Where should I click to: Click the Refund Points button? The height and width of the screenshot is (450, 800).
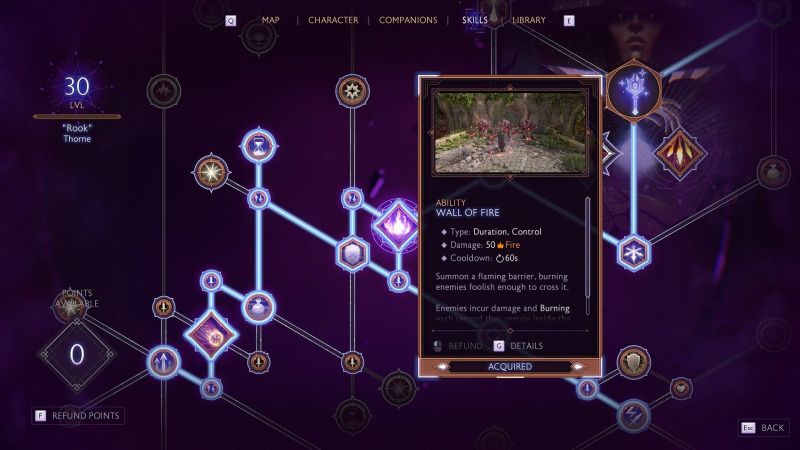[78, 415]
